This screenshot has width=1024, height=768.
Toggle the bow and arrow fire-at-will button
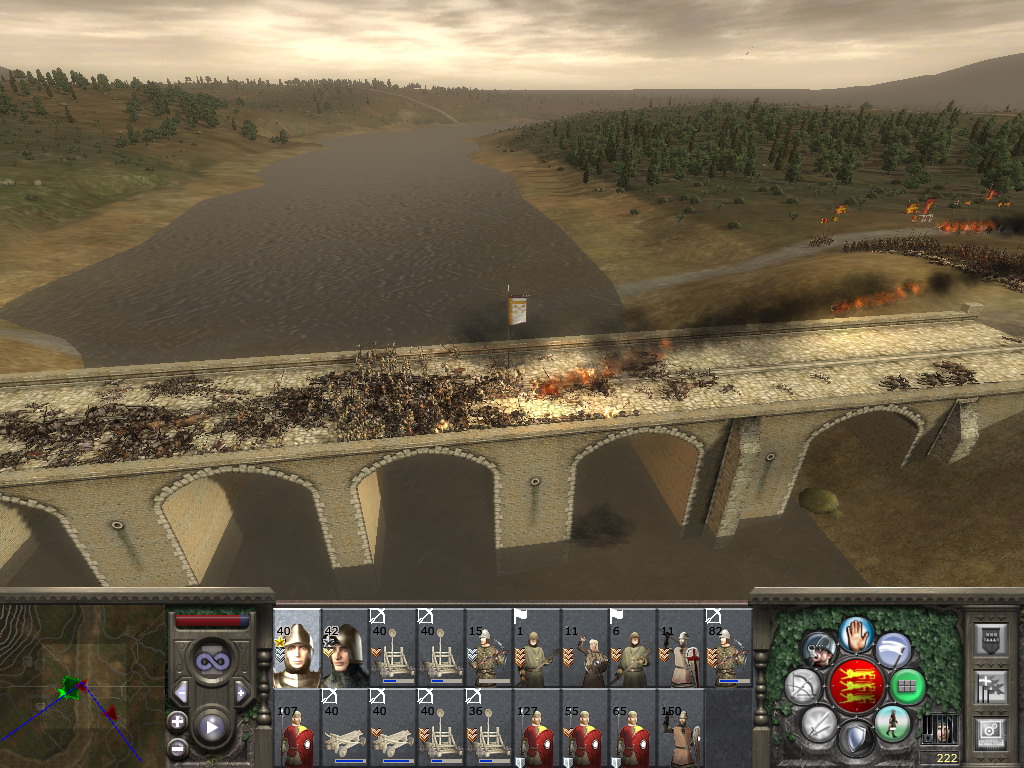pos(803,687)
